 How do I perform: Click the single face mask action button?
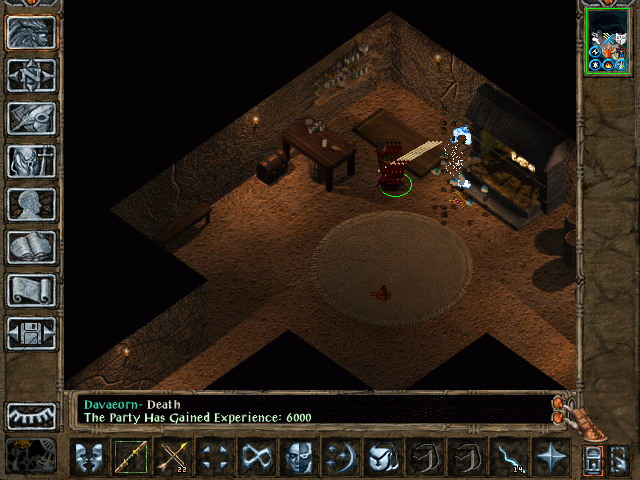coord(299,458)
